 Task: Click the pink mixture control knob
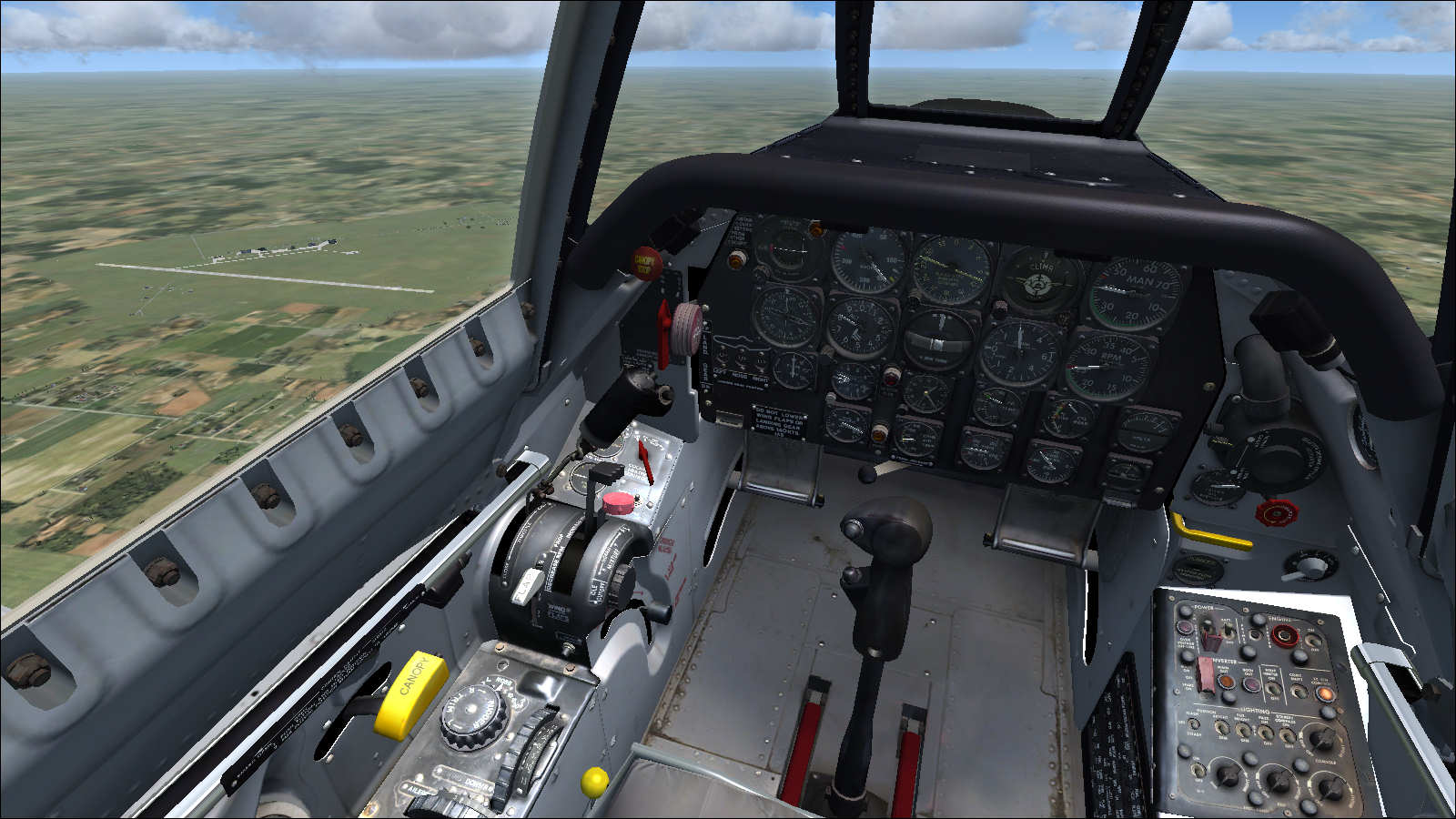tap(619, 502)
